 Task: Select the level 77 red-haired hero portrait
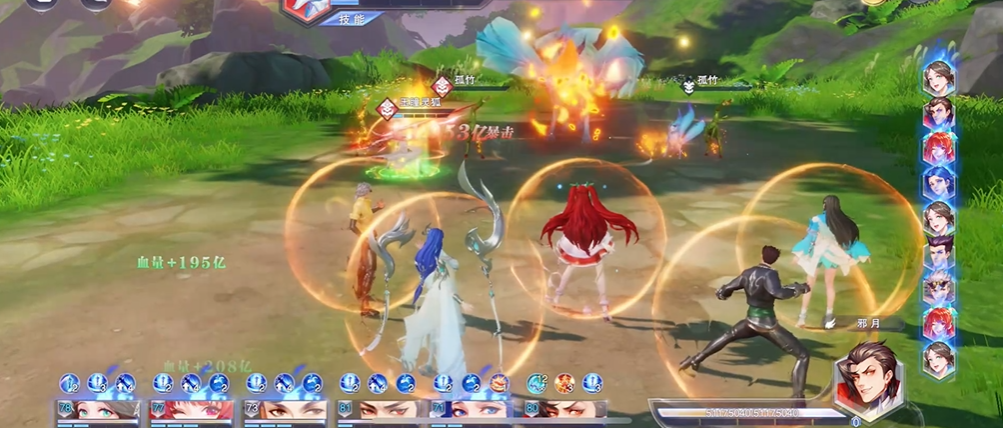pos(191,409)
